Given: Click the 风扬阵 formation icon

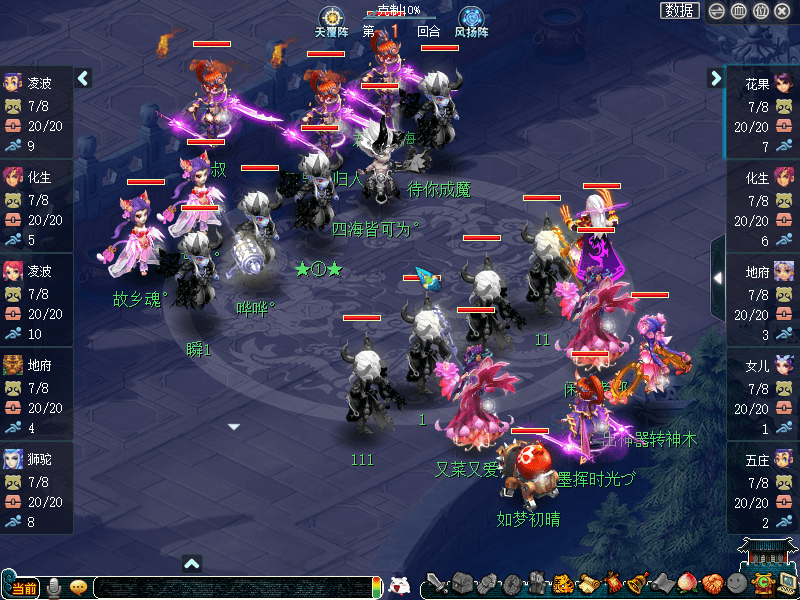Looking at the screenshot, I should coord(471,18).
